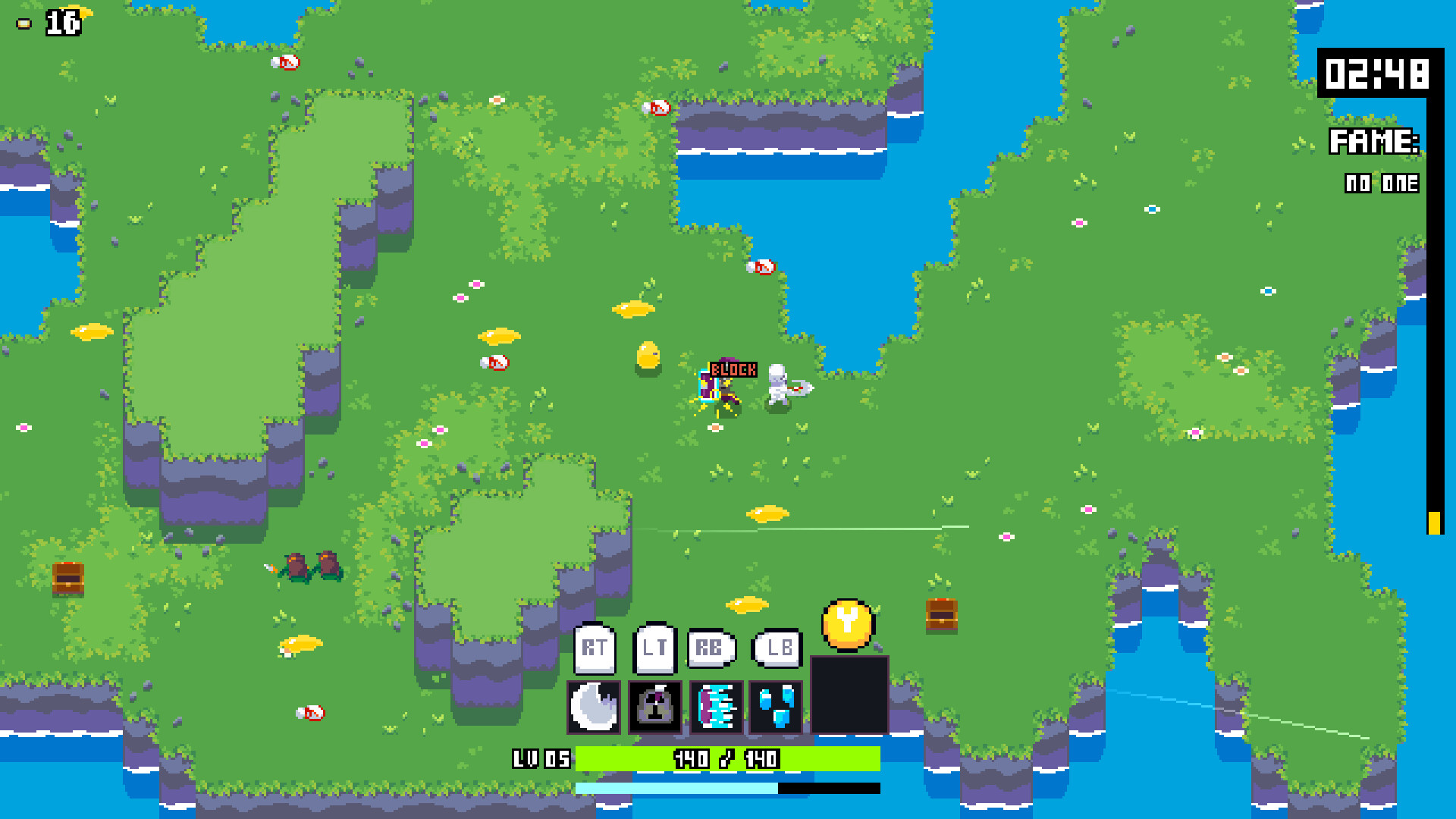Viewport: 1456px width, 819px height.
Task: Activate the lock charm ability bound to LT
Action: pyautogui.click(x=655, y=708)
